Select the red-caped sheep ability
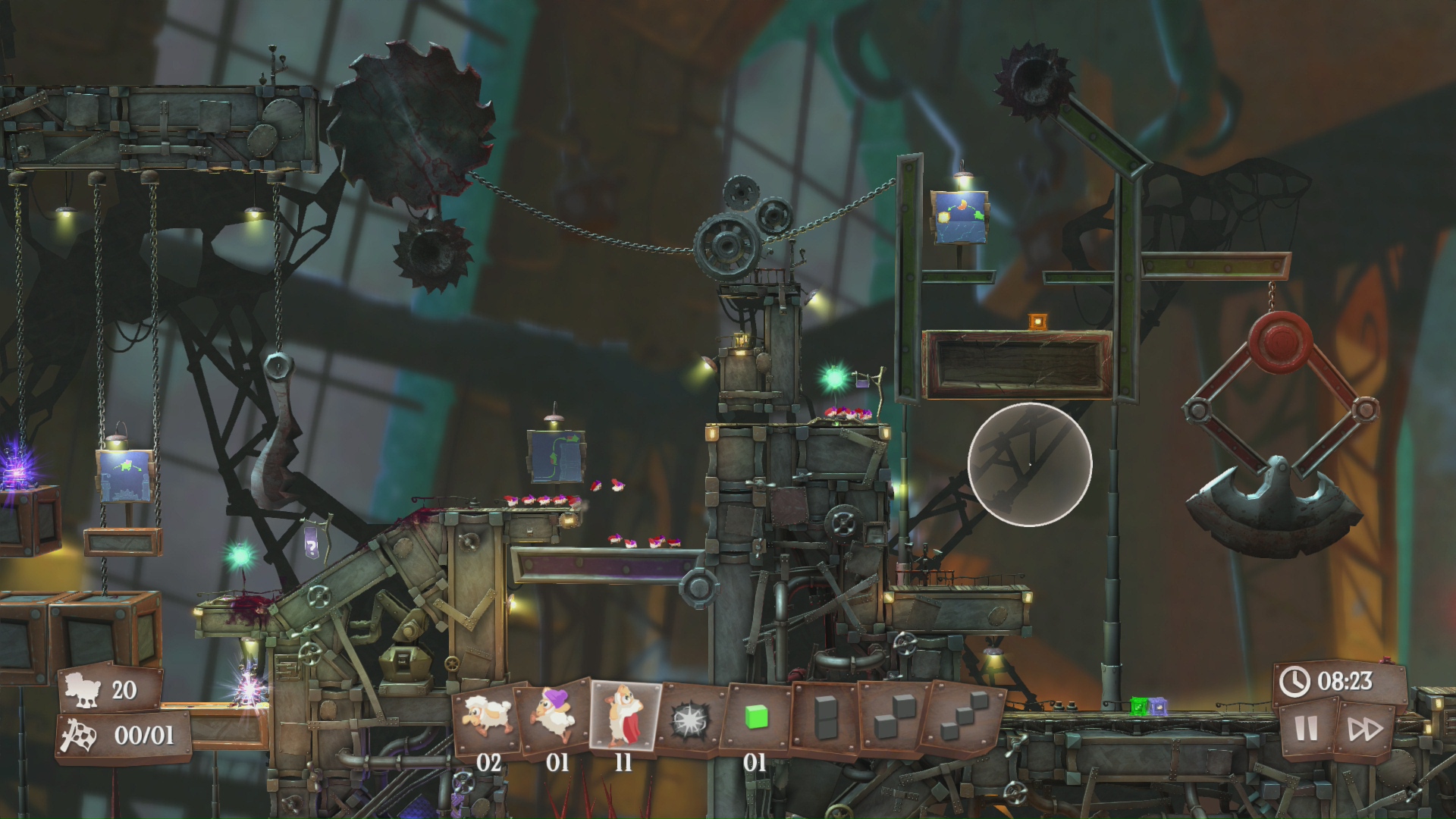 [x=624, y=716]
